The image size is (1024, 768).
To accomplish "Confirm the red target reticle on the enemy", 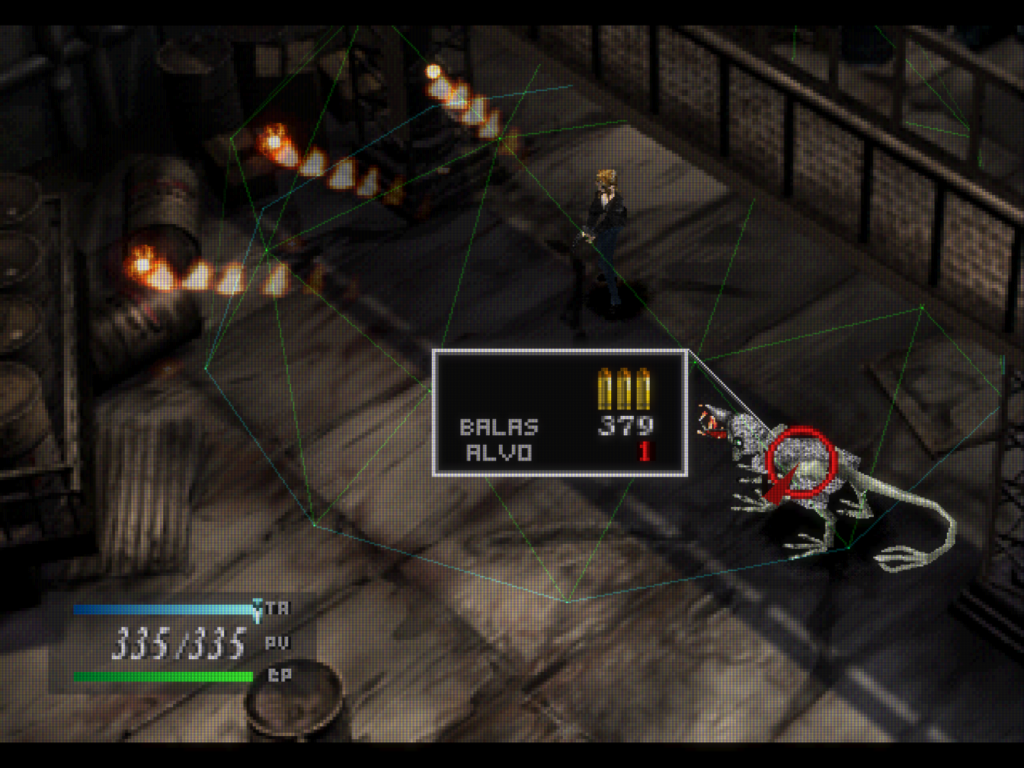I will pyautogui.click(x=800, y=461).
